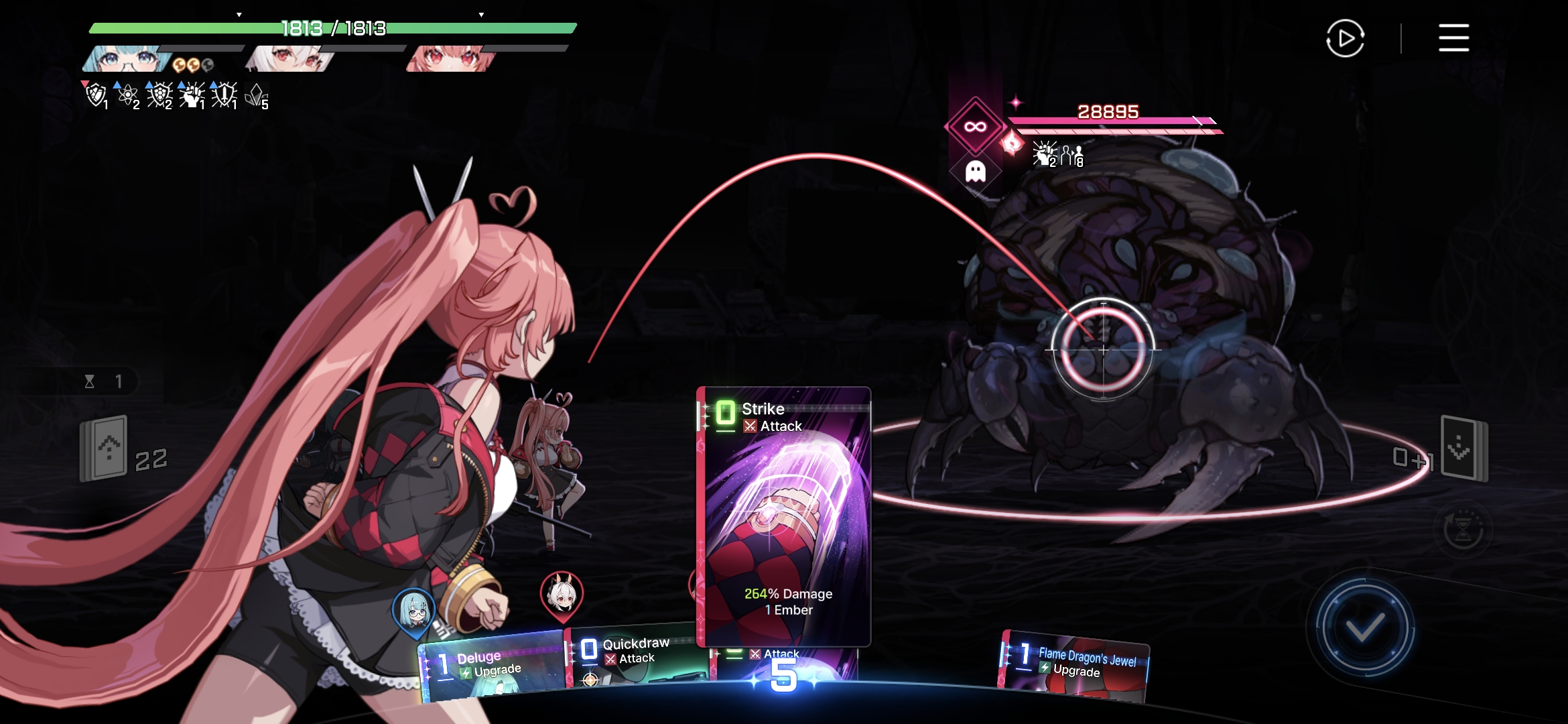
Task: Choose the Deluge upgrade card
Action: click(x=493, y=667)
